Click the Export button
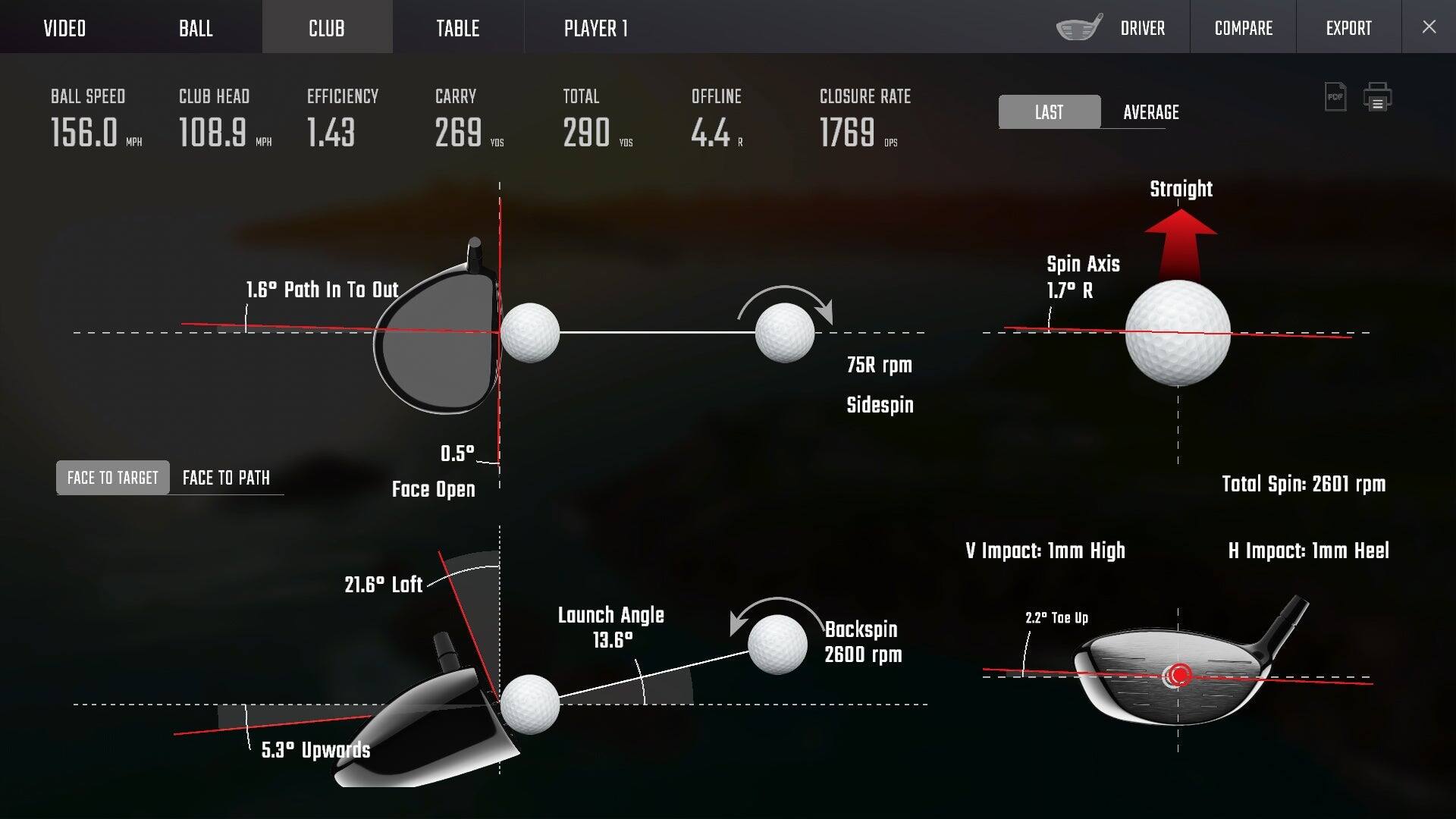The width and height of the screenshot is (1456, 819). tap(1348, 27)
